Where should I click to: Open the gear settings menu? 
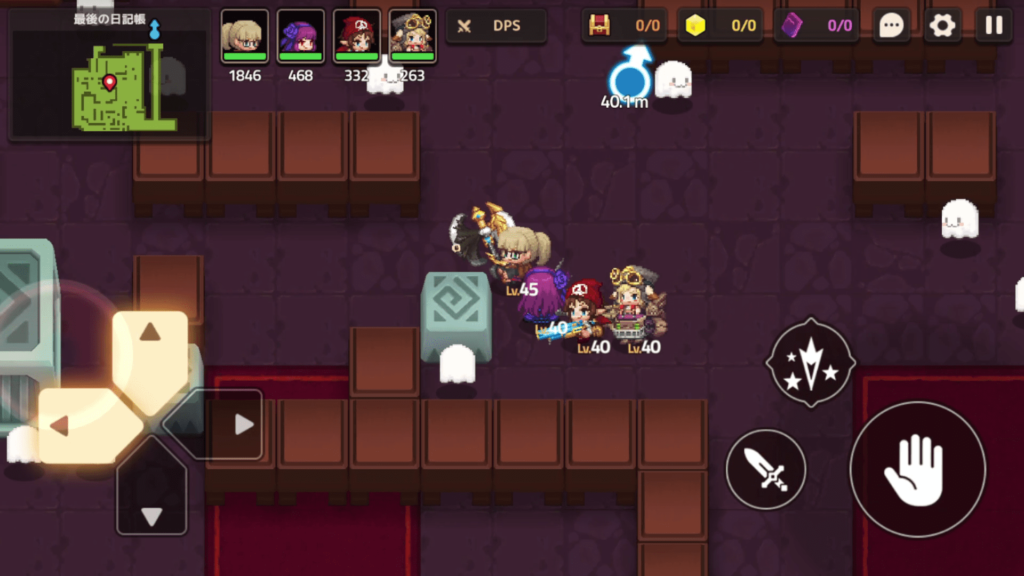(x=942, y=26)
